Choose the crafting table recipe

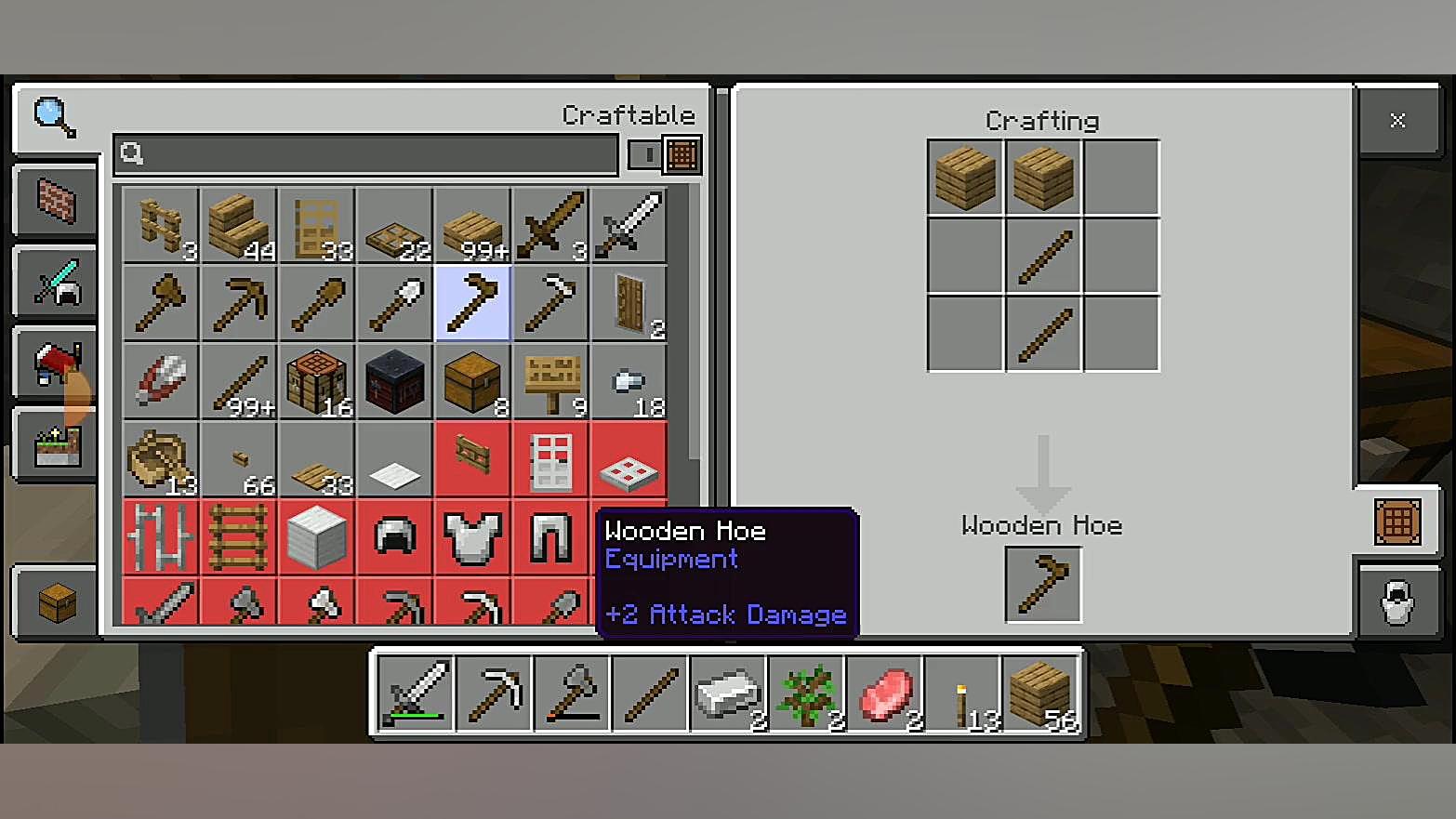tap(317, 381)
